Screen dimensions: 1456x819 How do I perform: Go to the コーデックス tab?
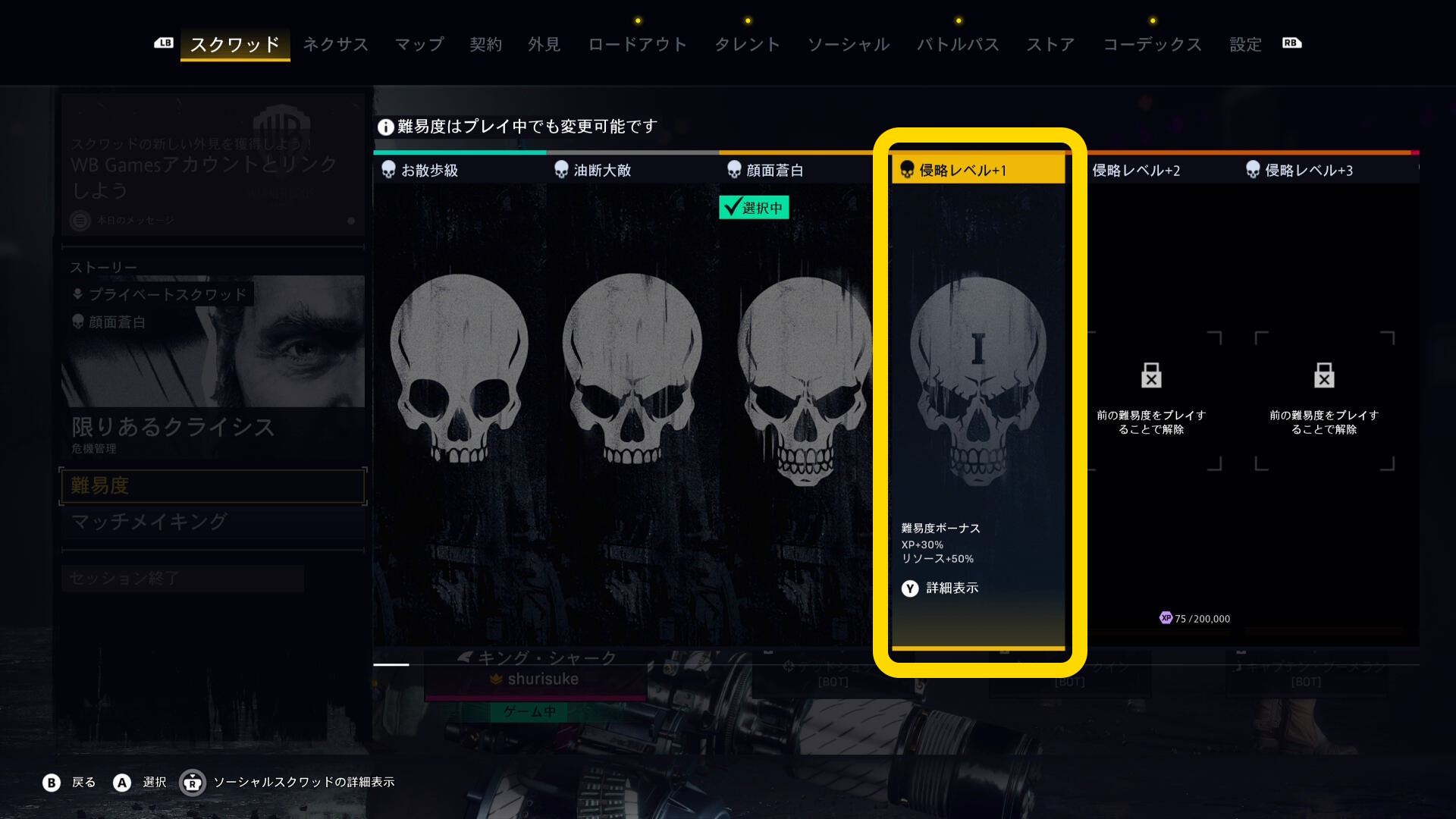coord(1152,45)
